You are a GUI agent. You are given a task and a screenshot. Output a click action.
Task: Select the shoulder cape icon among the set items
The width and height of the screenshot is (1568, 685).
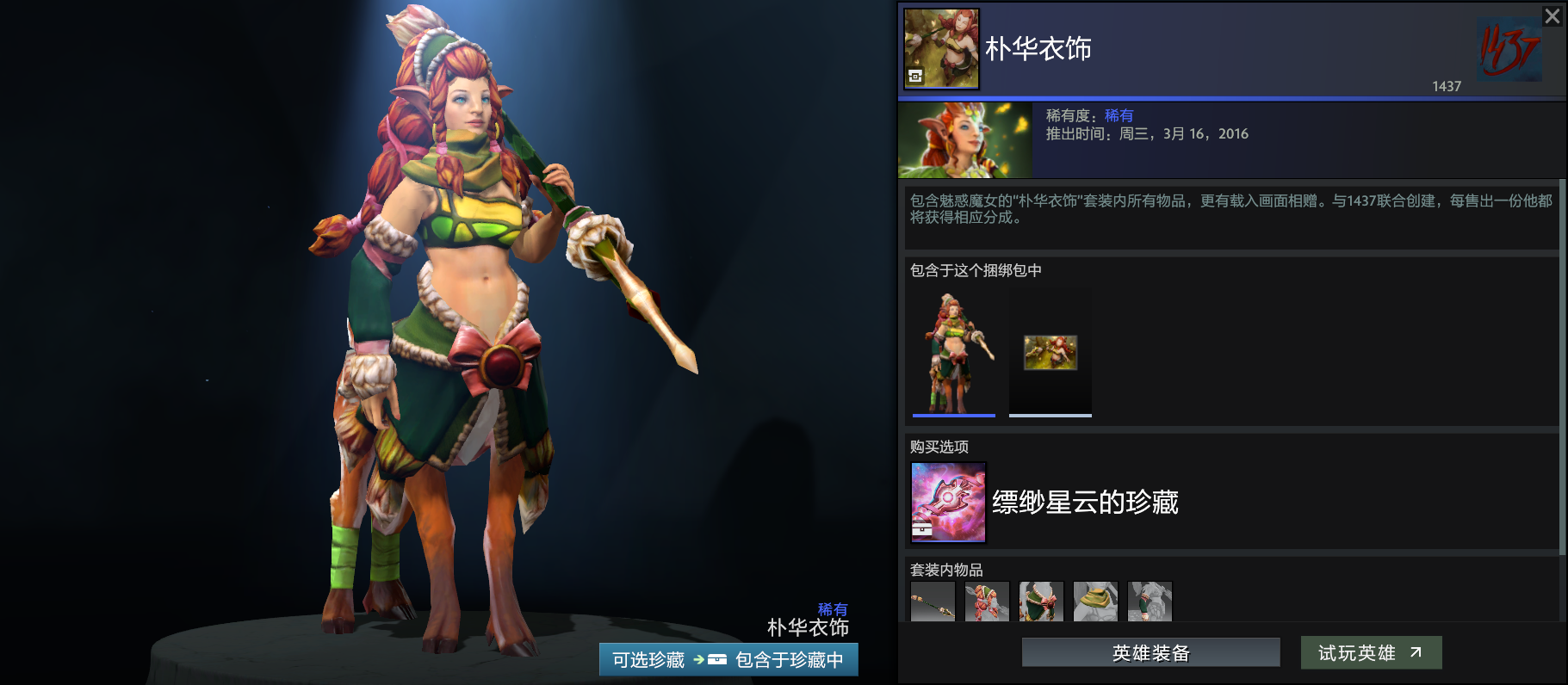tap(1095, 602)
